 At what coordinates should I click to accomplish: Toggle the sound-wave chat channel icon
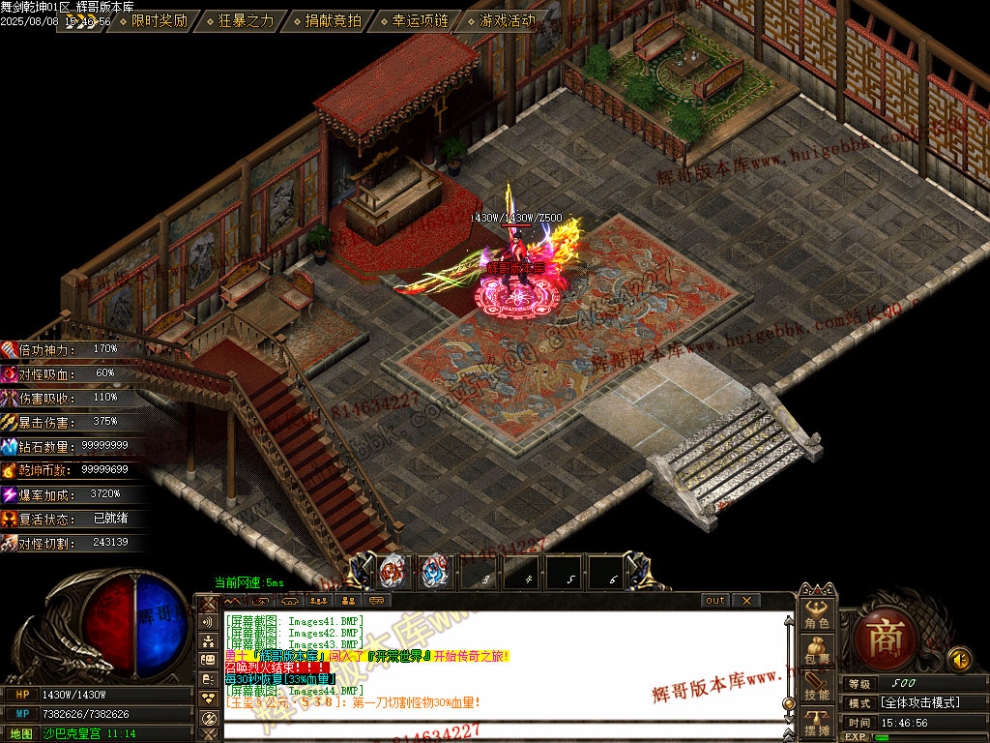coord(209,622)
